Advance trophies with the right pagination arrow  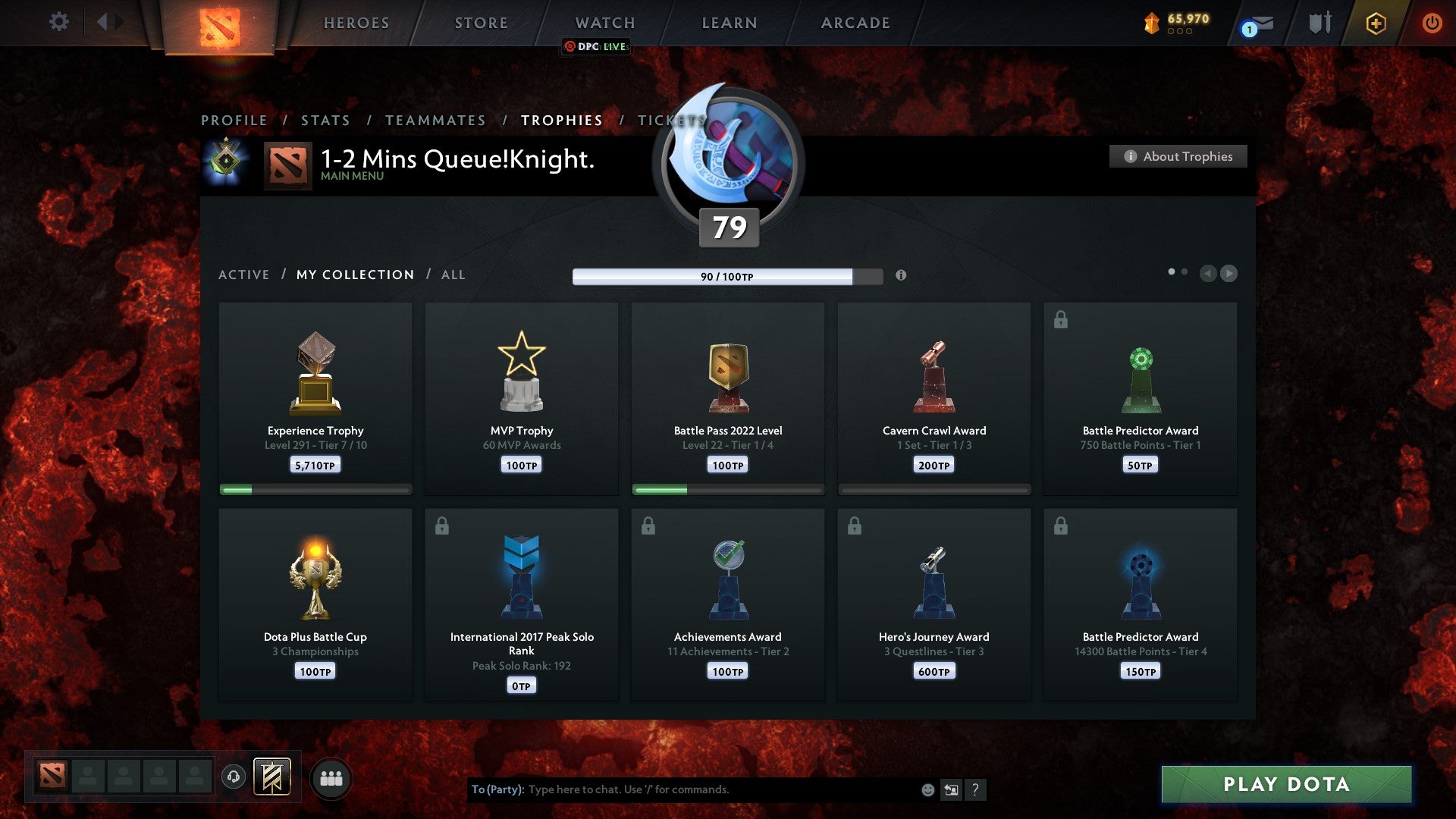[1230, 274]
